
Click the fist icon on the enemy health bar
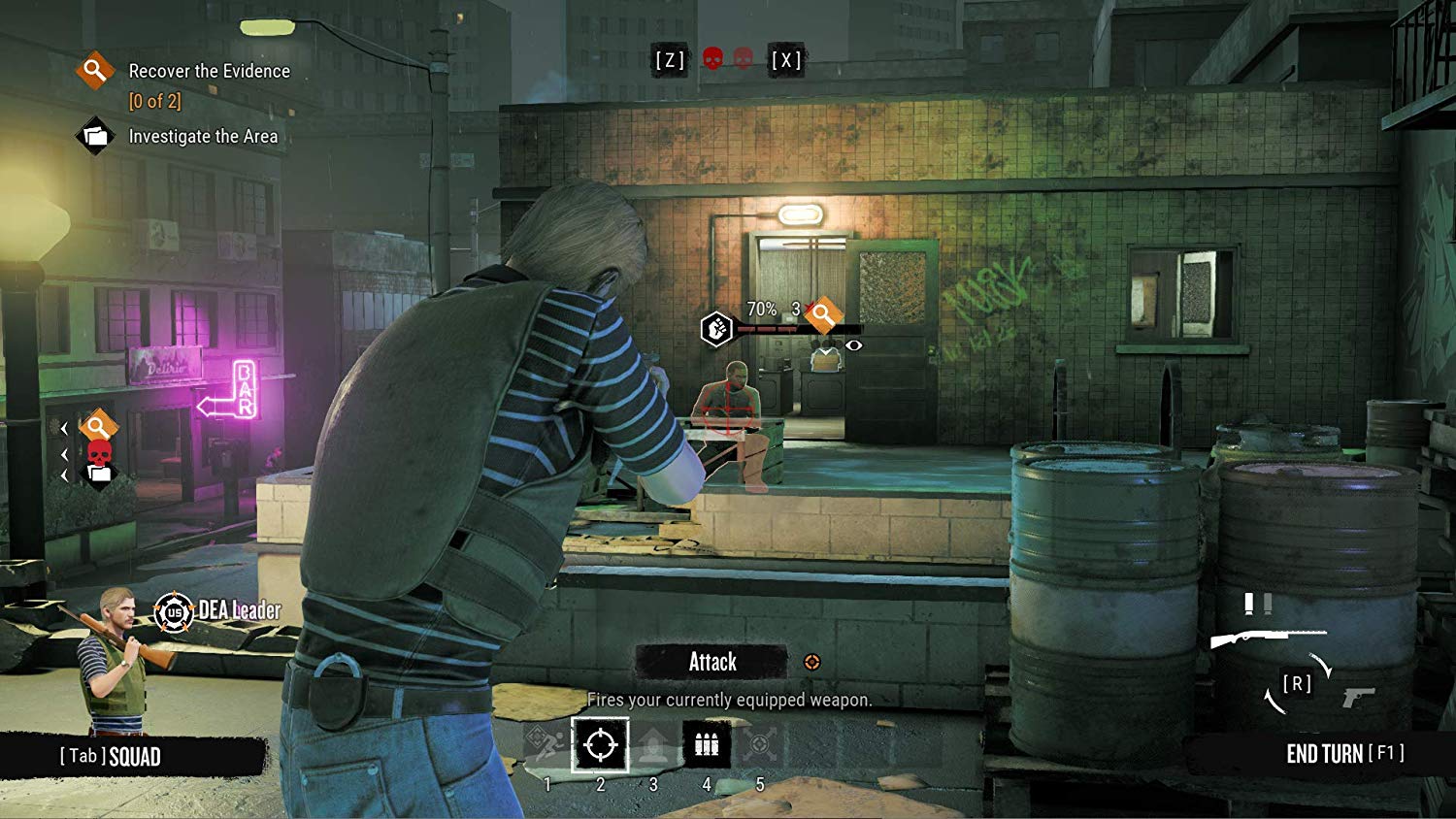coord(717,327)
